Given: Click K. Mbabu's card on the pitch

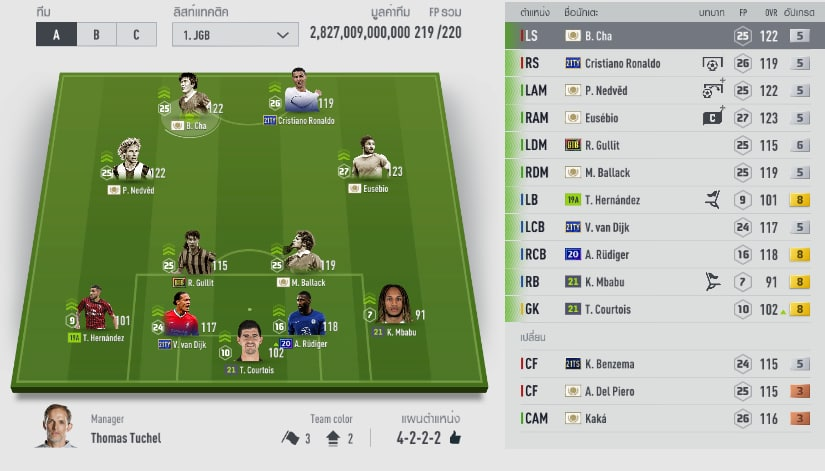Looking at the screenshot, I should 394,310.
